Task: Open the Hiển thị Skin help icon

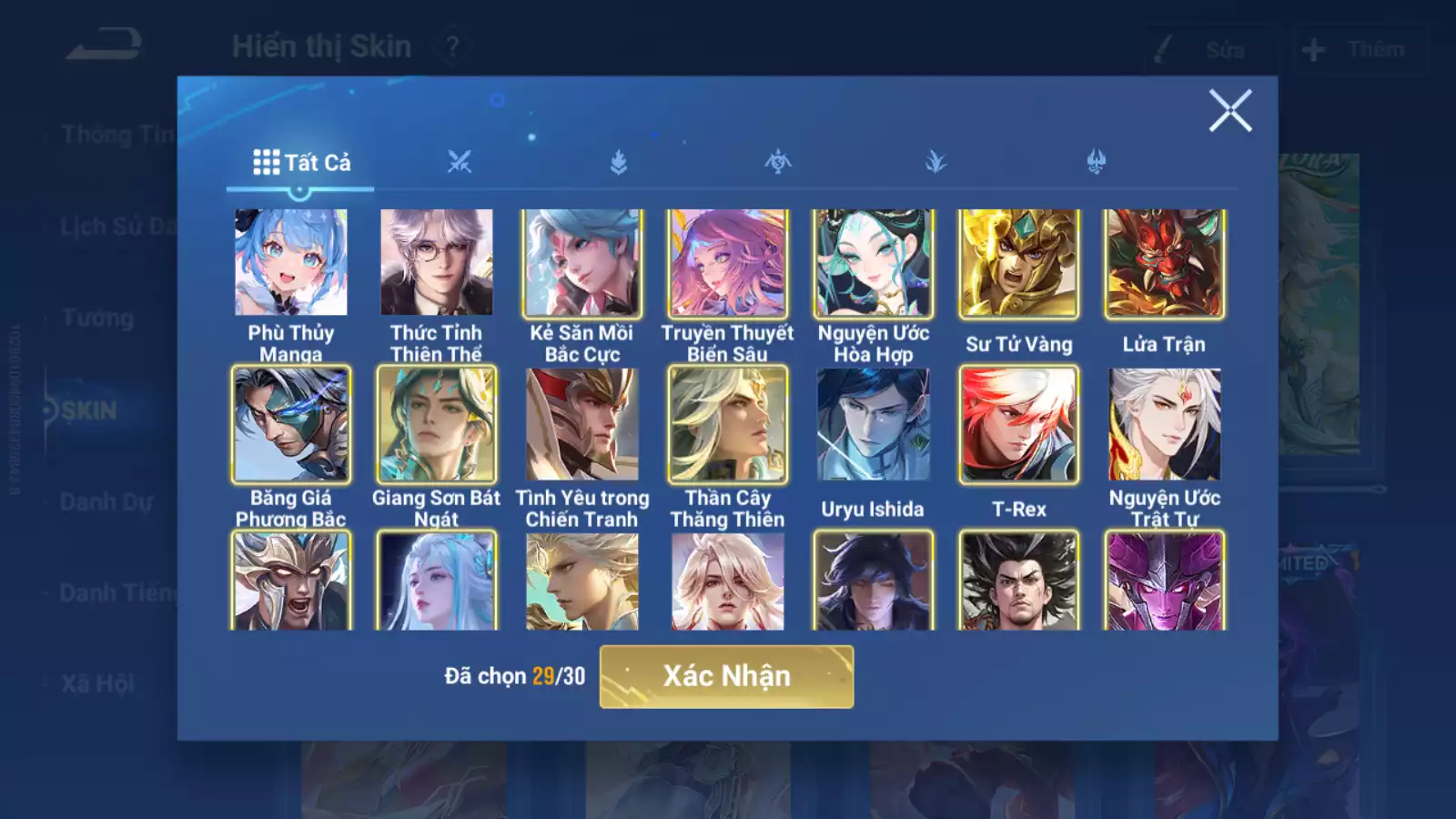Action: pyautogui.click(x=452, y=46)
